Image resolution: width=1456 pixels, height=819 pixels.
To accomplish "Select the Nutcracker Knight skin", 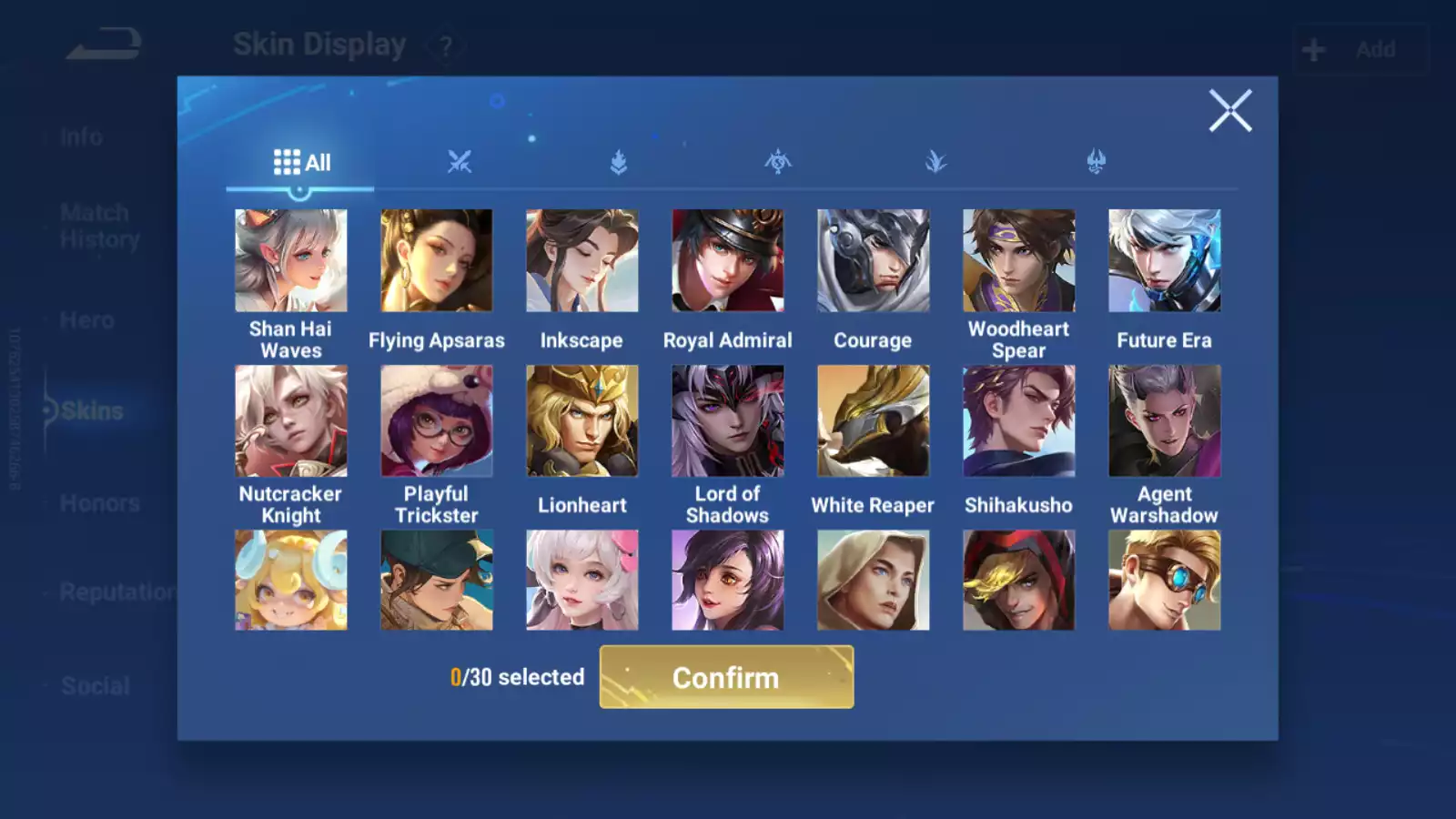I will tap(290, 421).
